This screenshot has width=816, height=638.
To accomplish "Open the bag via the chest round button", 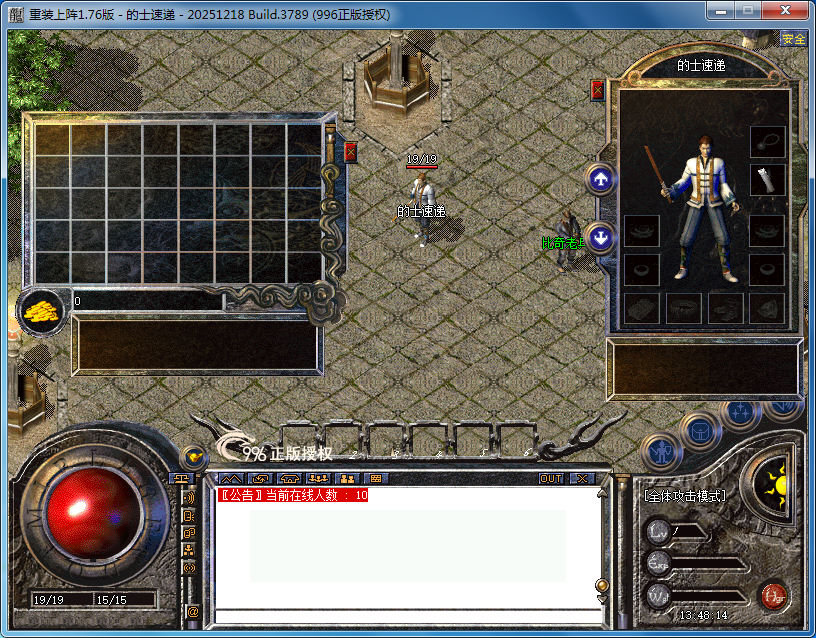I will point(700,431).
